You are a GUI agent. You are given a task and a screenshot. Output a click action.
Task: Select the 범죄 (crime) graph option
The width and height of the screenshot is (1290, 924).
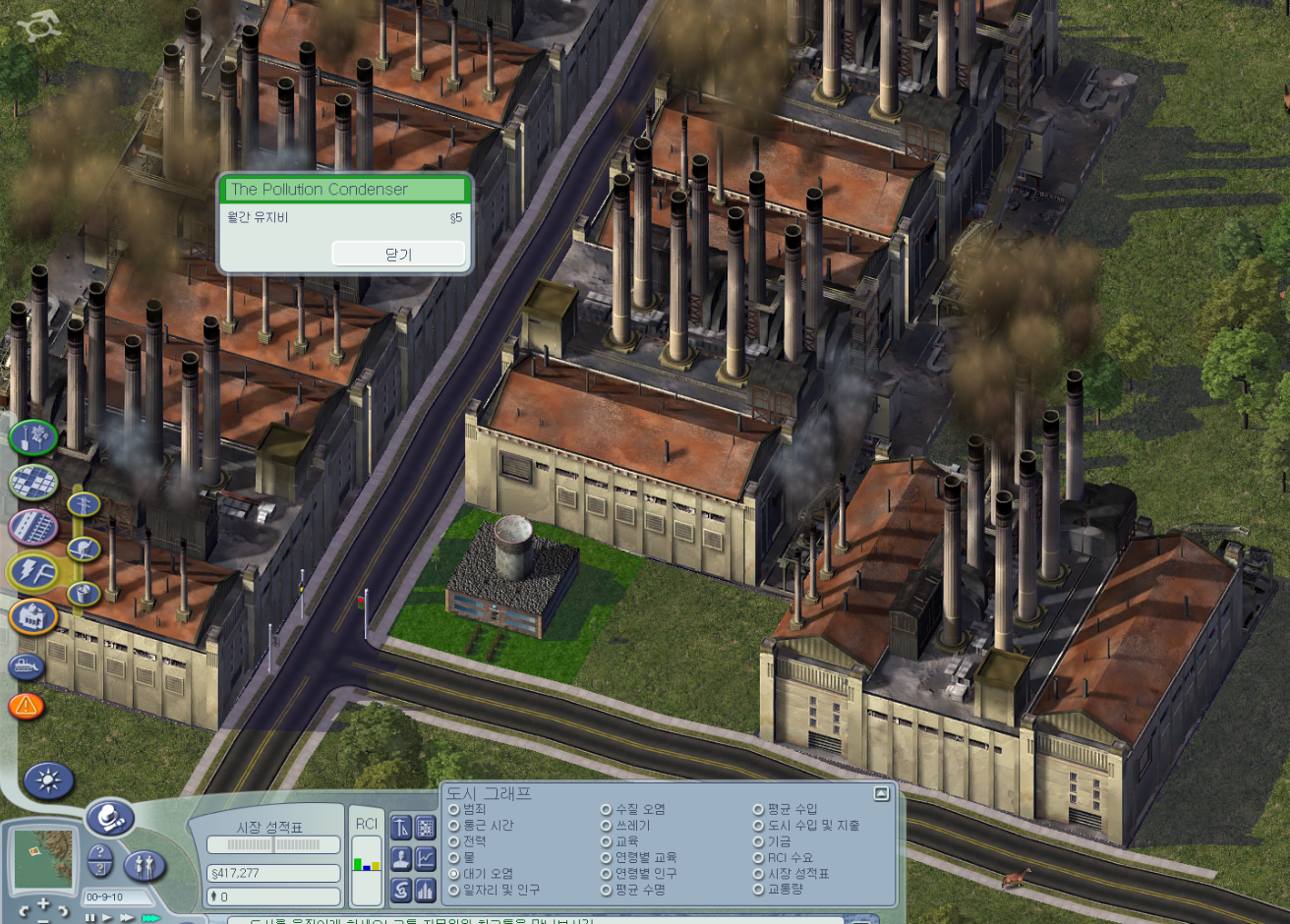tap(454, 810)
